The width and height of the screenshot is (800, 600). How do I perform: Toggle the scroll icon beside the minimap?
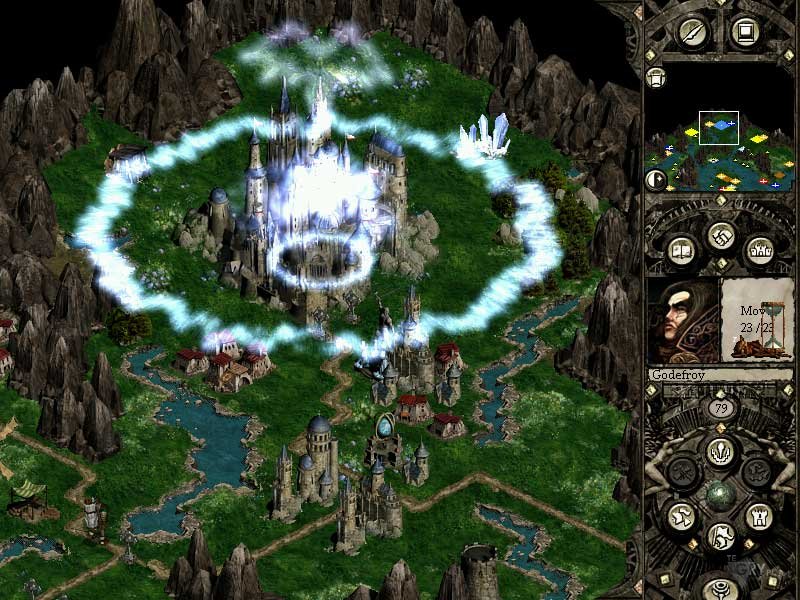[656, 77]
